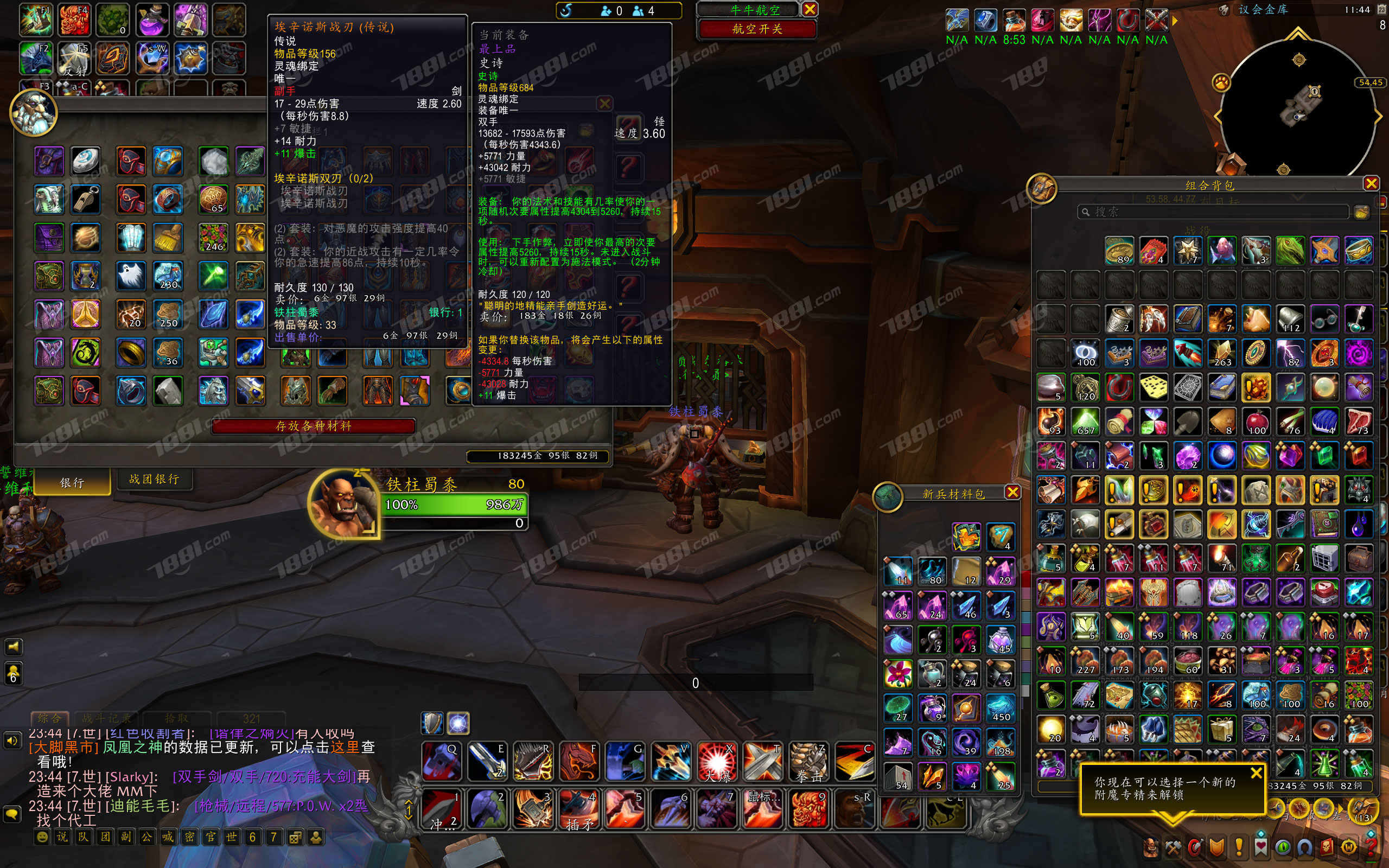Select the 说 chat channel button

[62, 837]
